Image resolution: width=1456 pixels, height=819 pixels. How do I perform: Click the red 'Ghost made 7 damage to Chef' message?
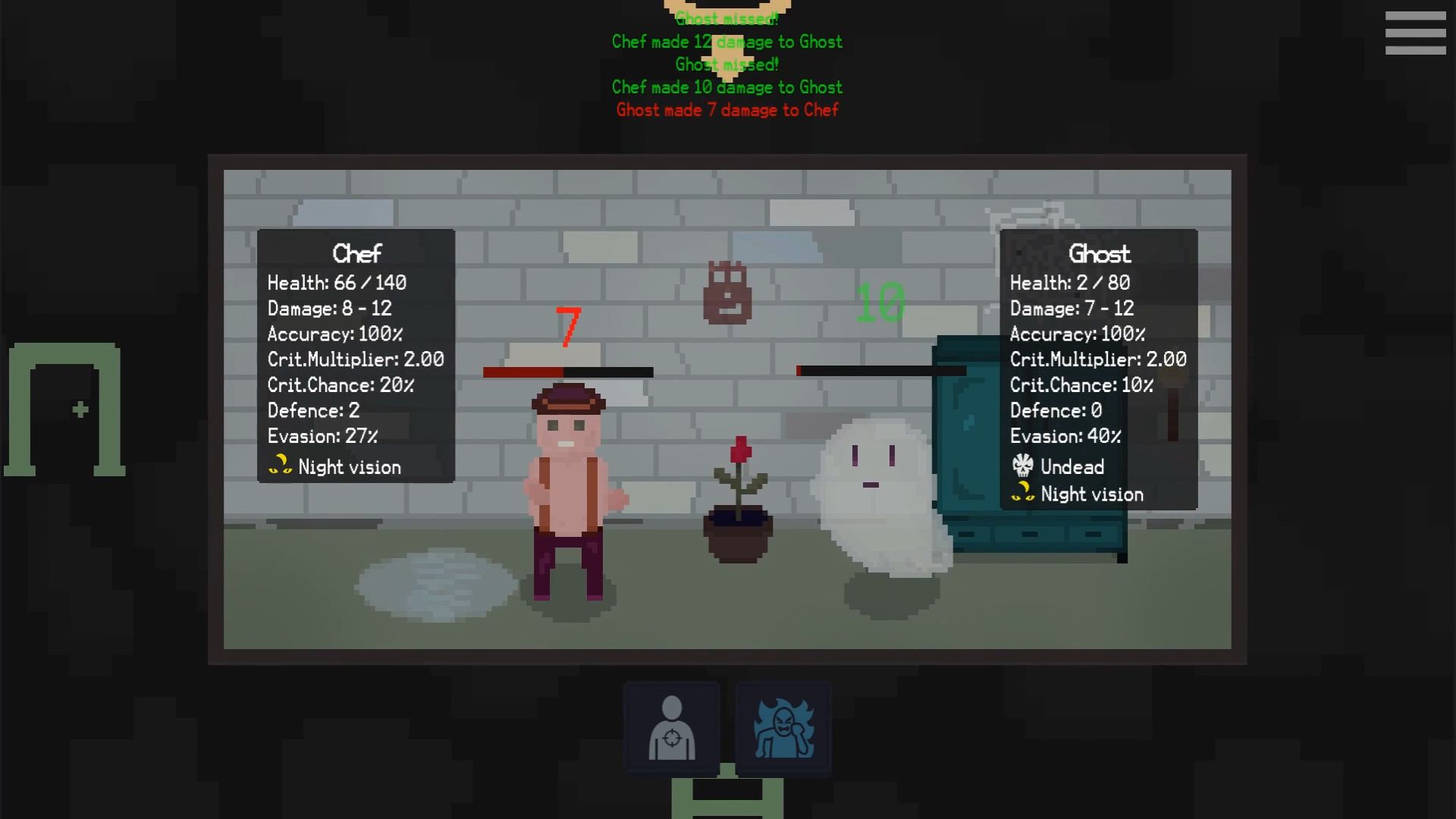[x=726, y=110]
